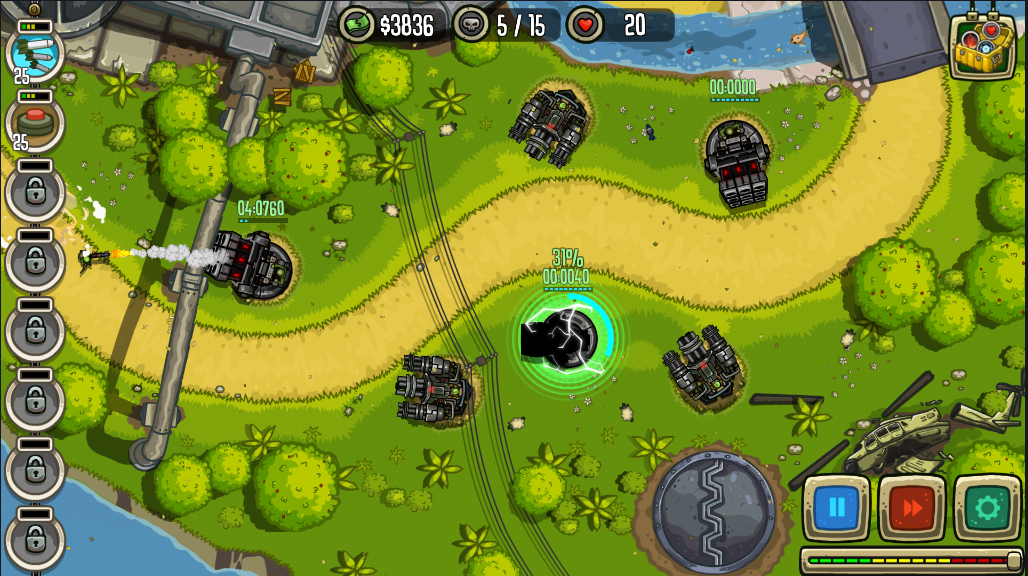Select the landmine ability
This screenshot has width=1028, height=576.
coord(35,122)
